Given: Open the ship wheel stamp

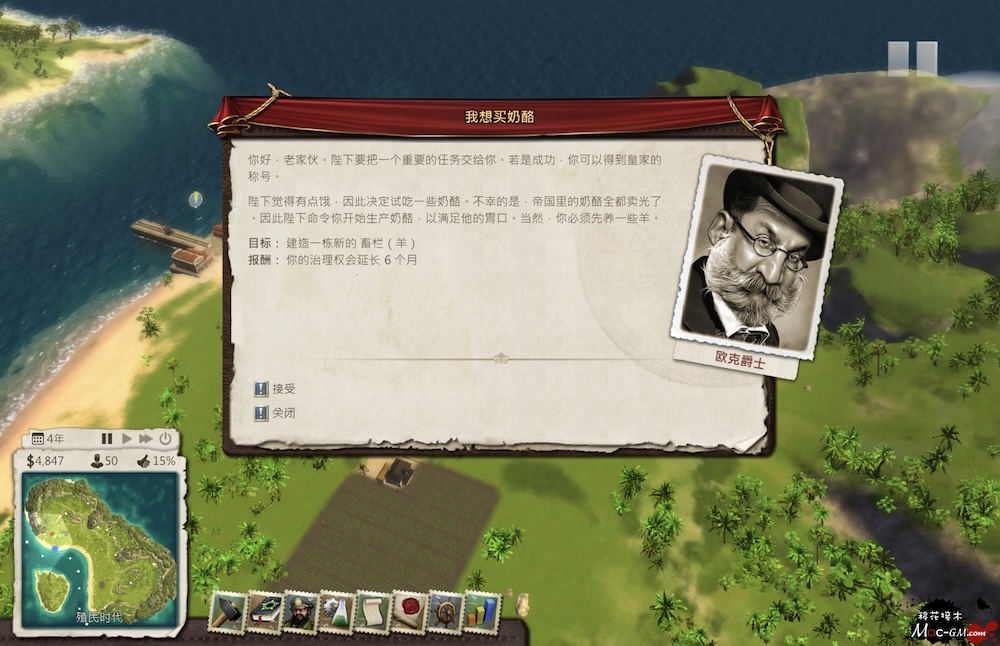Looking at the screenshot, I should tap(445, 612).
